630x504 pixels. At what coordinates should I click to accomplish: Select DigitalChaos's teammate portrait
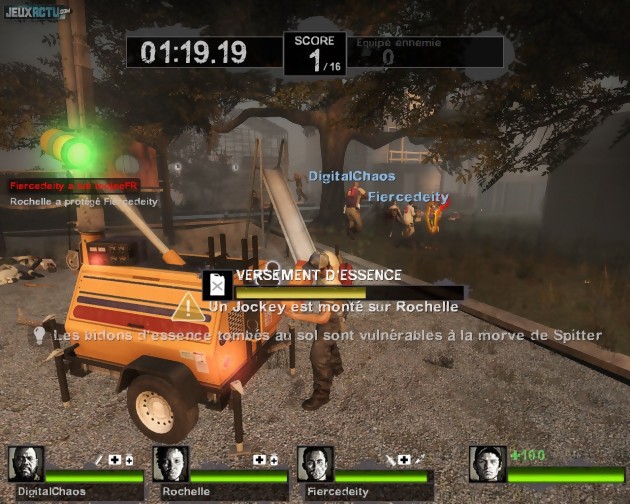click(x=25, y=464)
